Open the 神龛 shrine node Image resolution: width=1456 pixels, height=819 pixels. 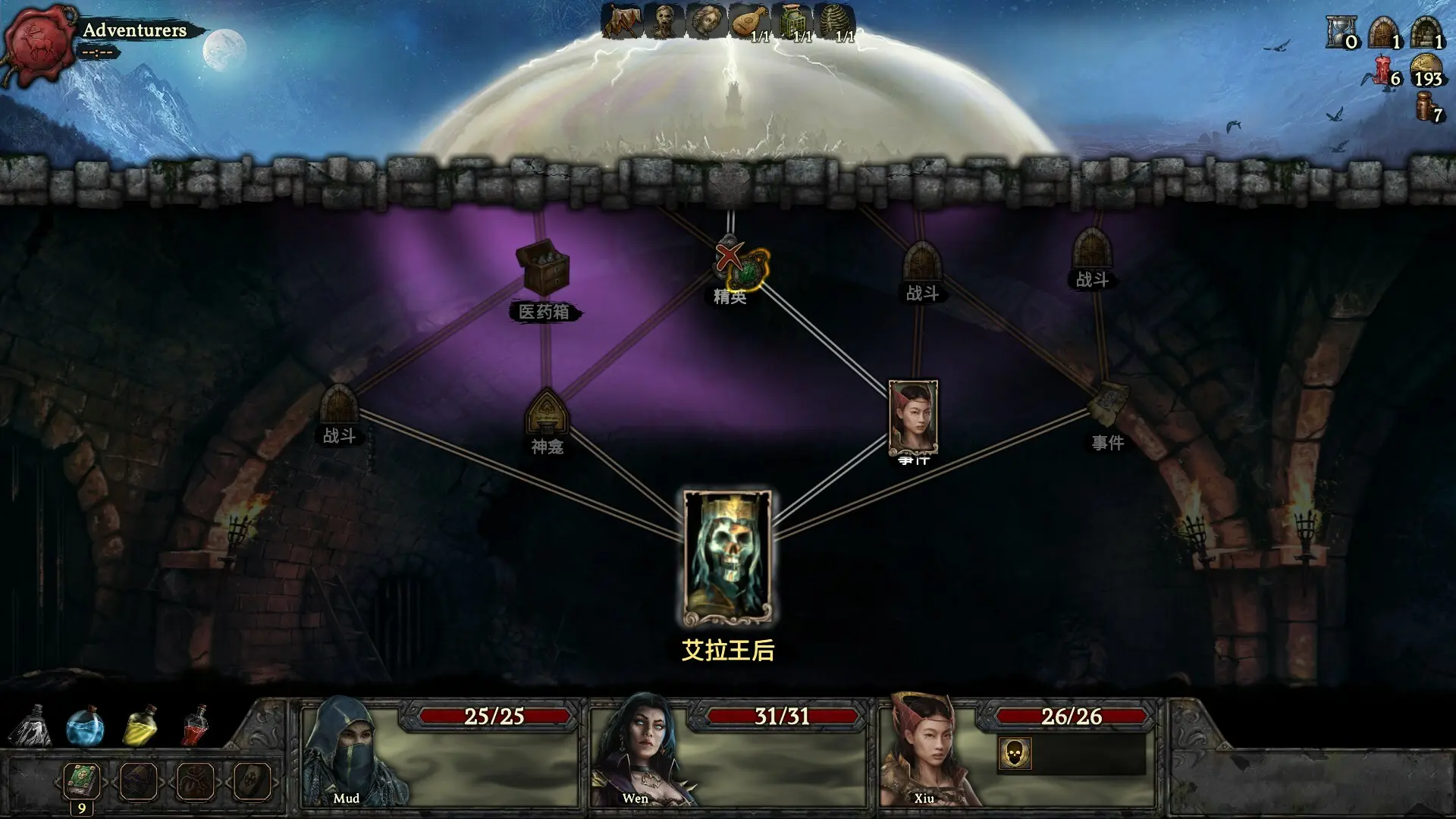point(548,413)
